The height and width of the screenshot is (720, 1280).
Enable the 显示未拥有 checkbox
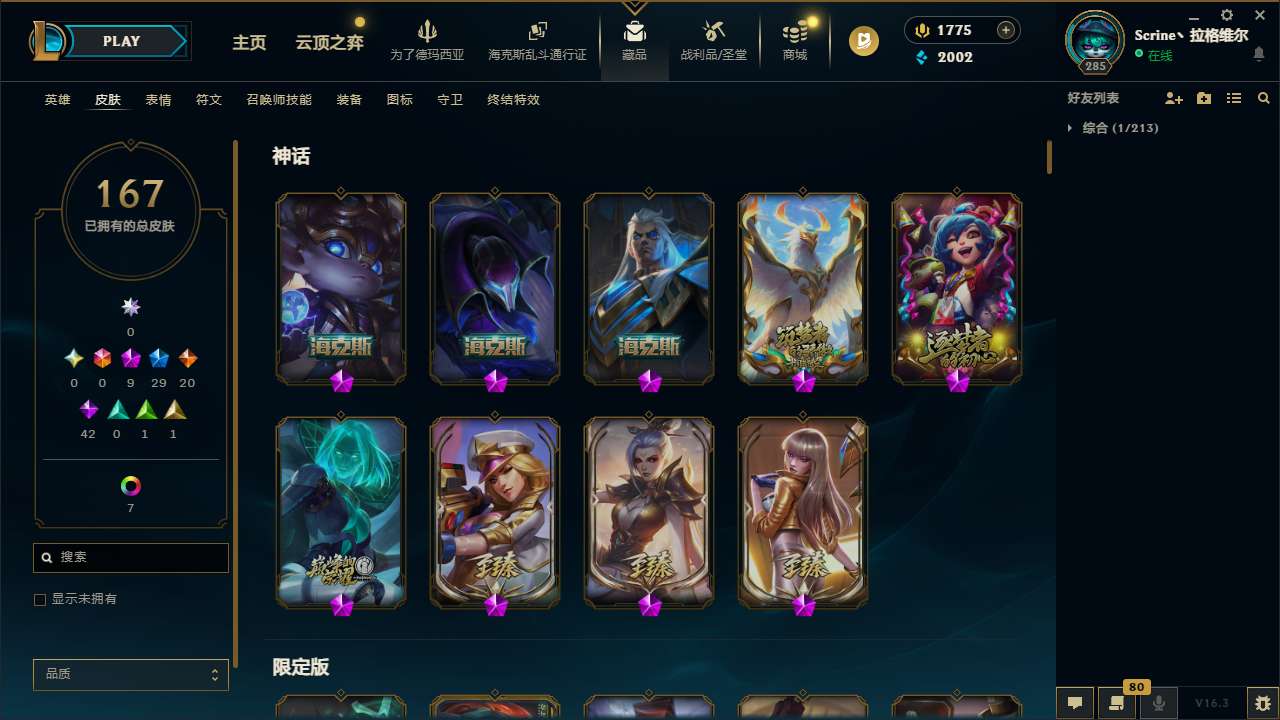(40, 599)
